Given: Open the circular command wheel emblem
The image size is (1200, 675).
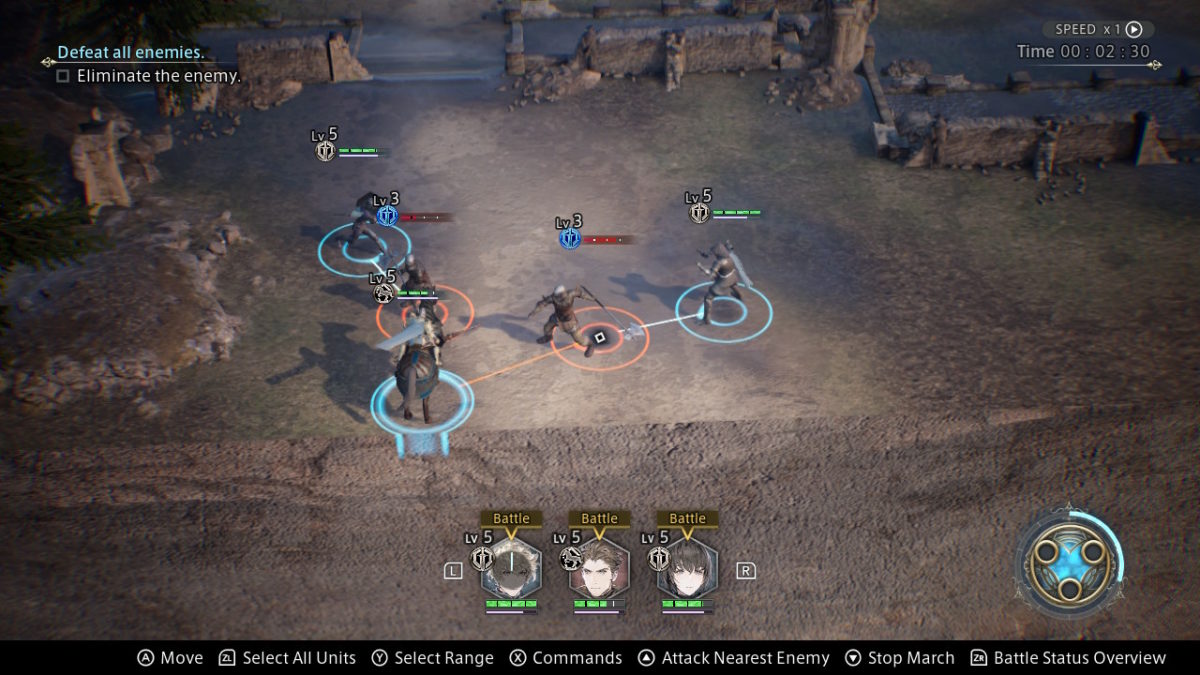Looking at the screenshot, I should (1066, 560).
